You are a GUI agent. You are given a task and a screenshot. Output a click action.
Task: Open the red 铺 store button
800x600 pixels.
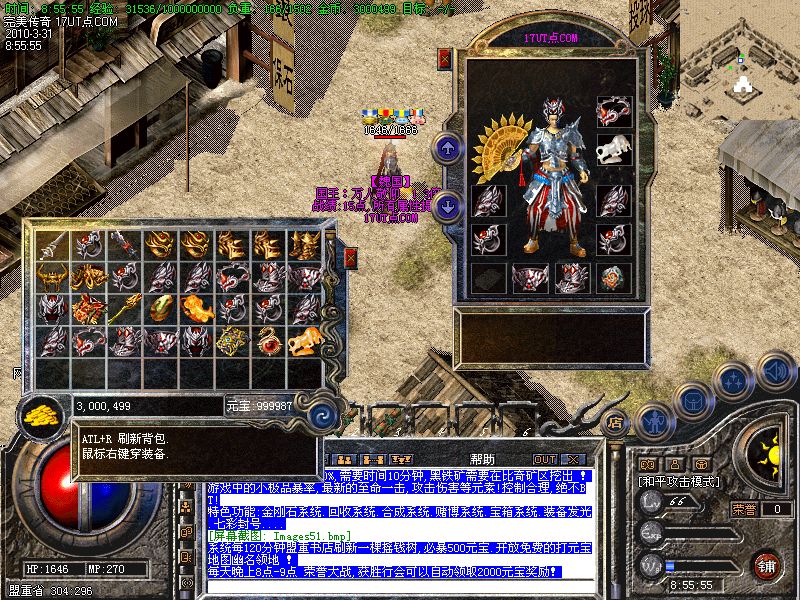(767, 565)
